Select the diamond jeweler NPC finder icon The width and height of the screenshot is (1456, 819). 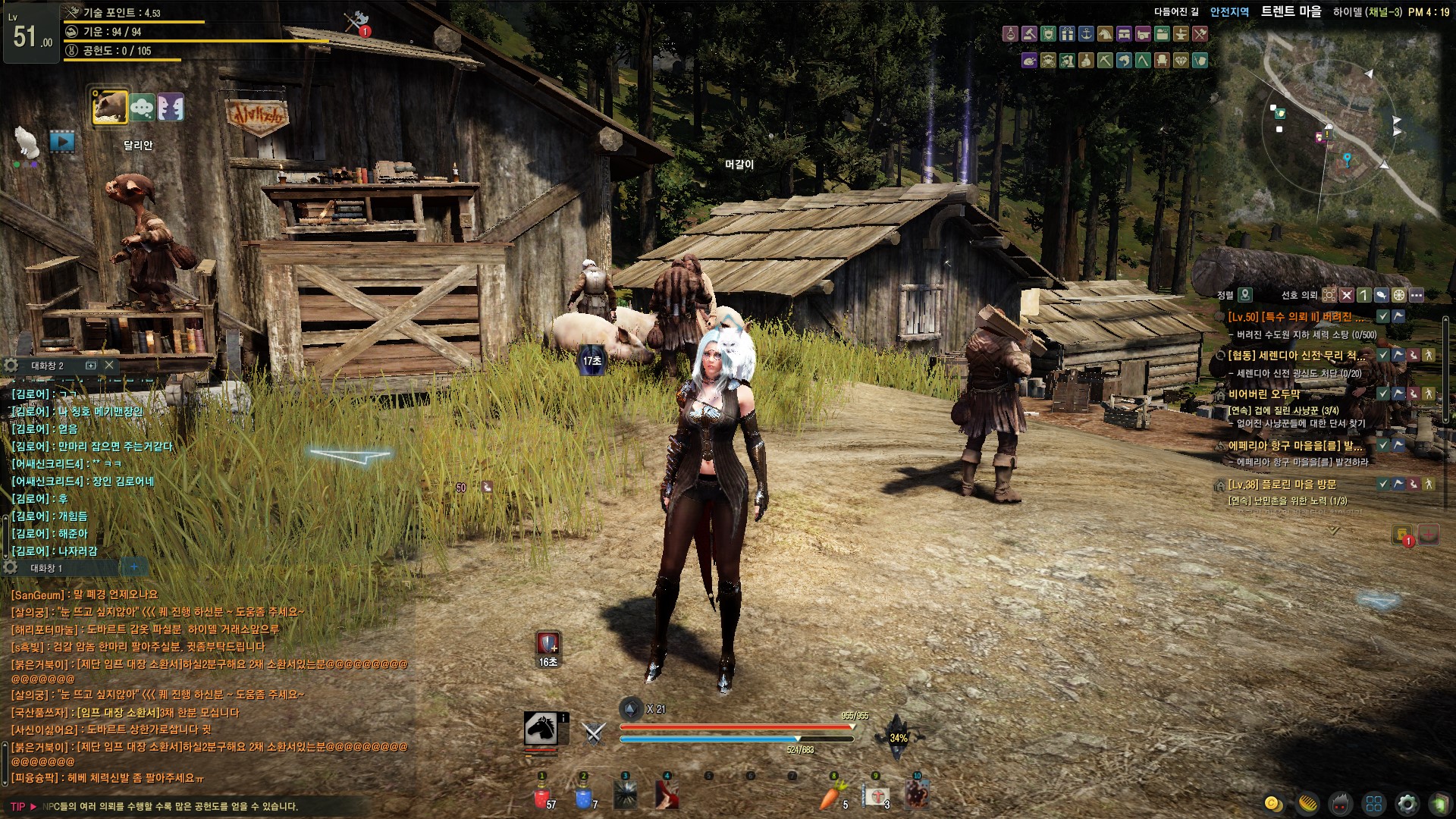point(1181,61)
